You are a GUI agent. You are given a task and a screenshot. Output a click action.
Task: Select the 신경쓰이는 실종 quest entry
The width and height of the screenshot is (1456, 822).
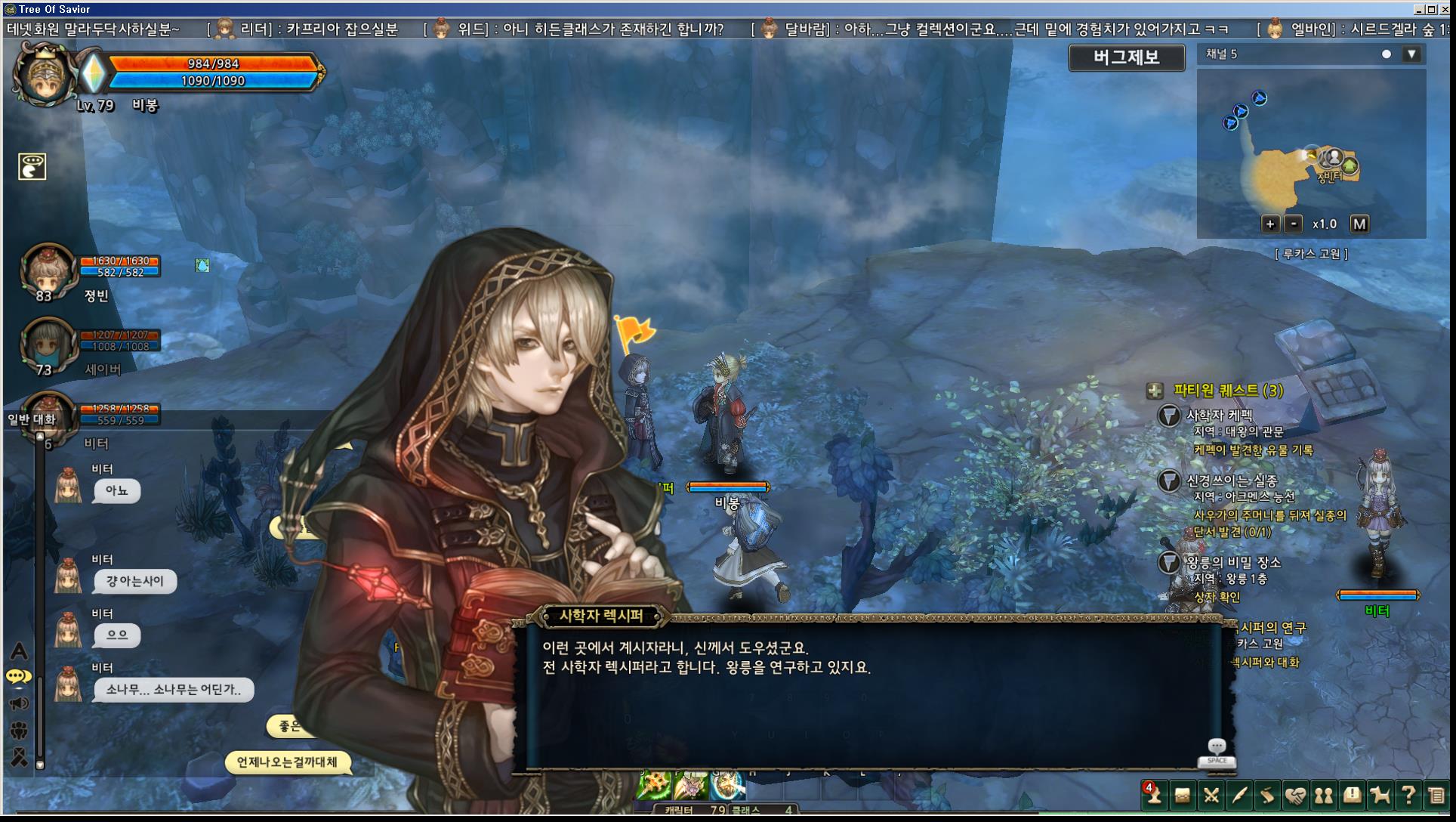[x=1232, y=481]
